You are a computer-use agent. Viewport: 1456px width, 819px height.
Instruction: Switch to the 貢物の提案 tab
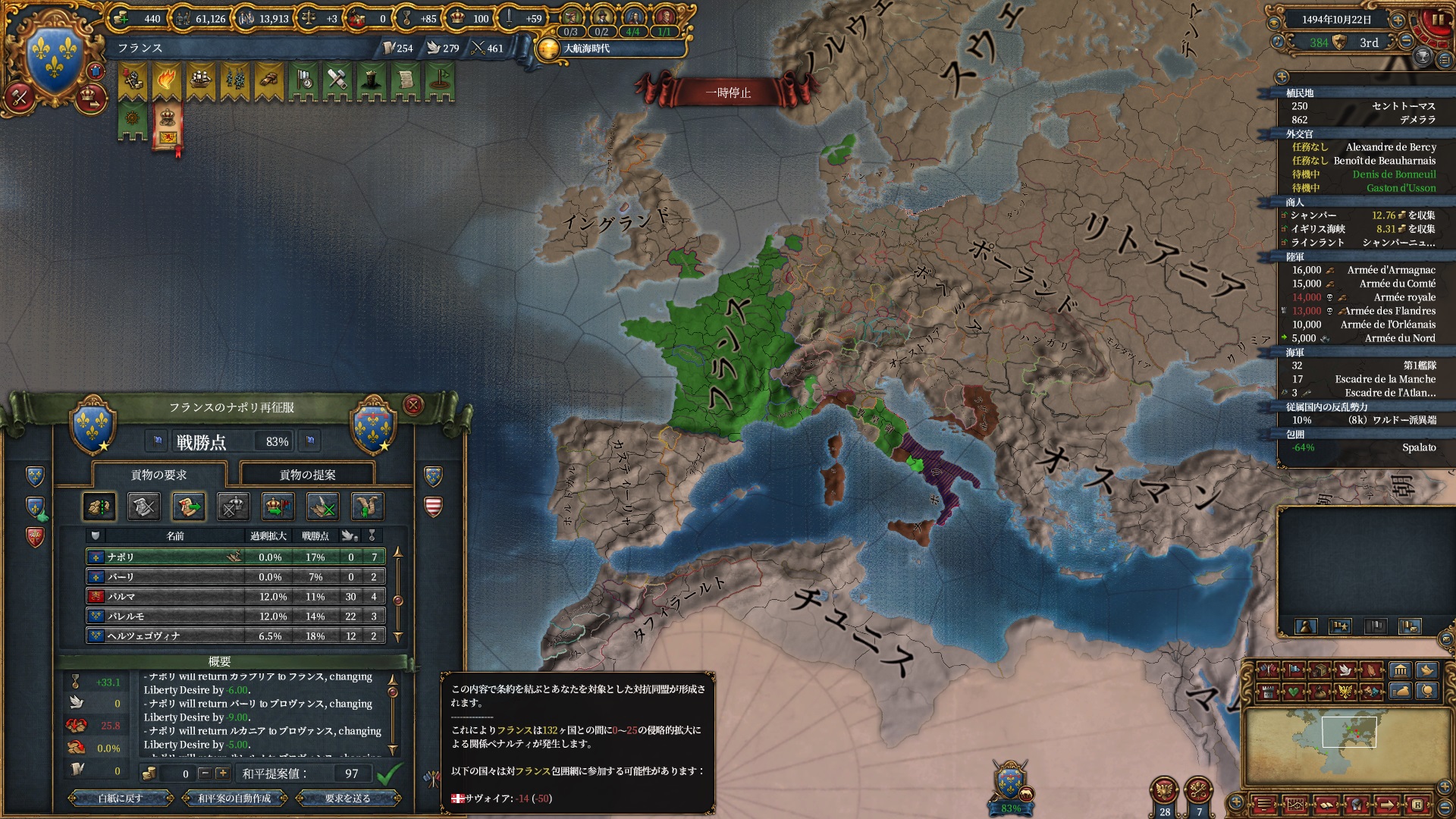(307, 475)
